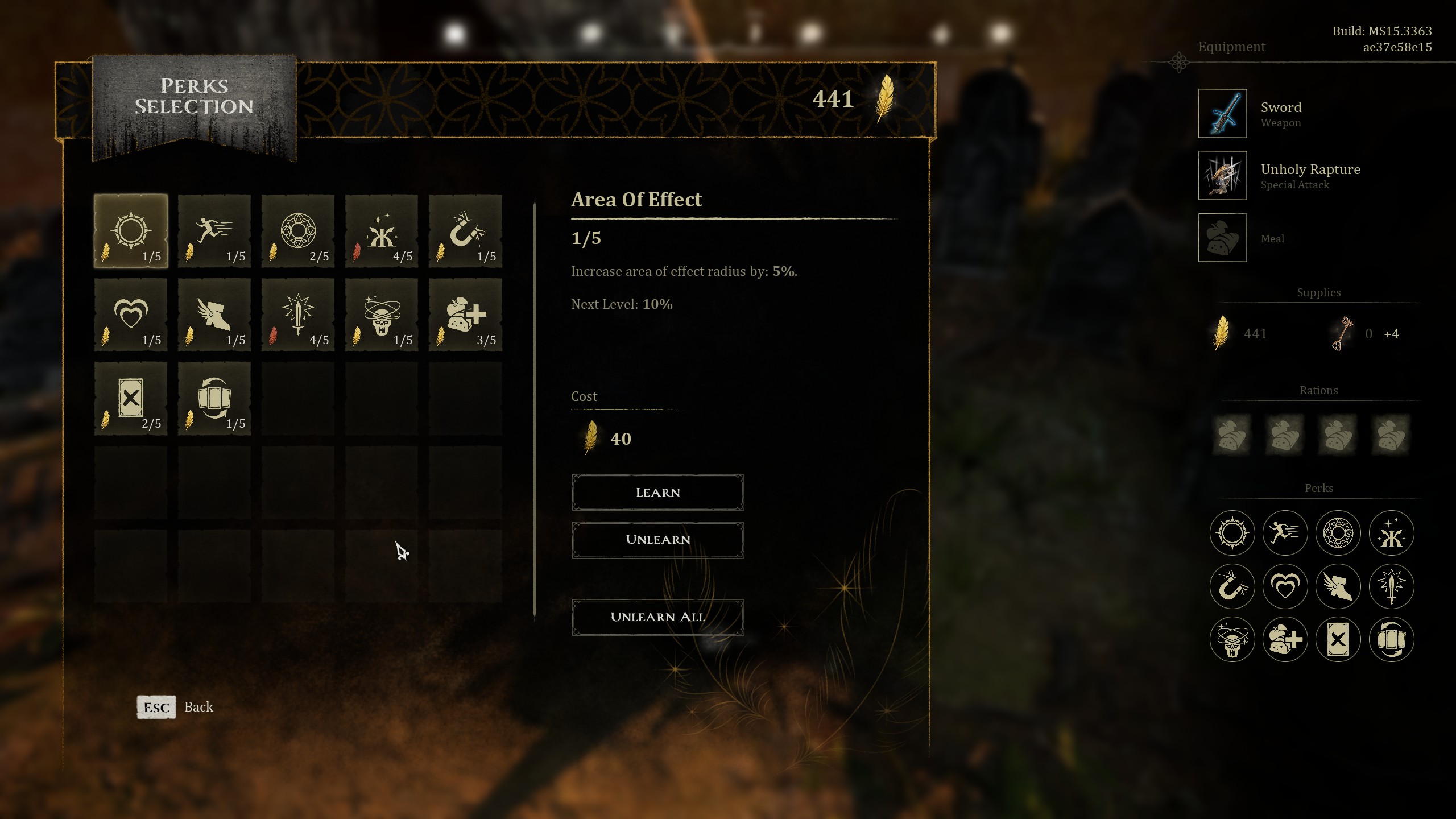Select the Unholy Rapture special attack slot
Screen dimensions: 1456x819
point(1222,175)
